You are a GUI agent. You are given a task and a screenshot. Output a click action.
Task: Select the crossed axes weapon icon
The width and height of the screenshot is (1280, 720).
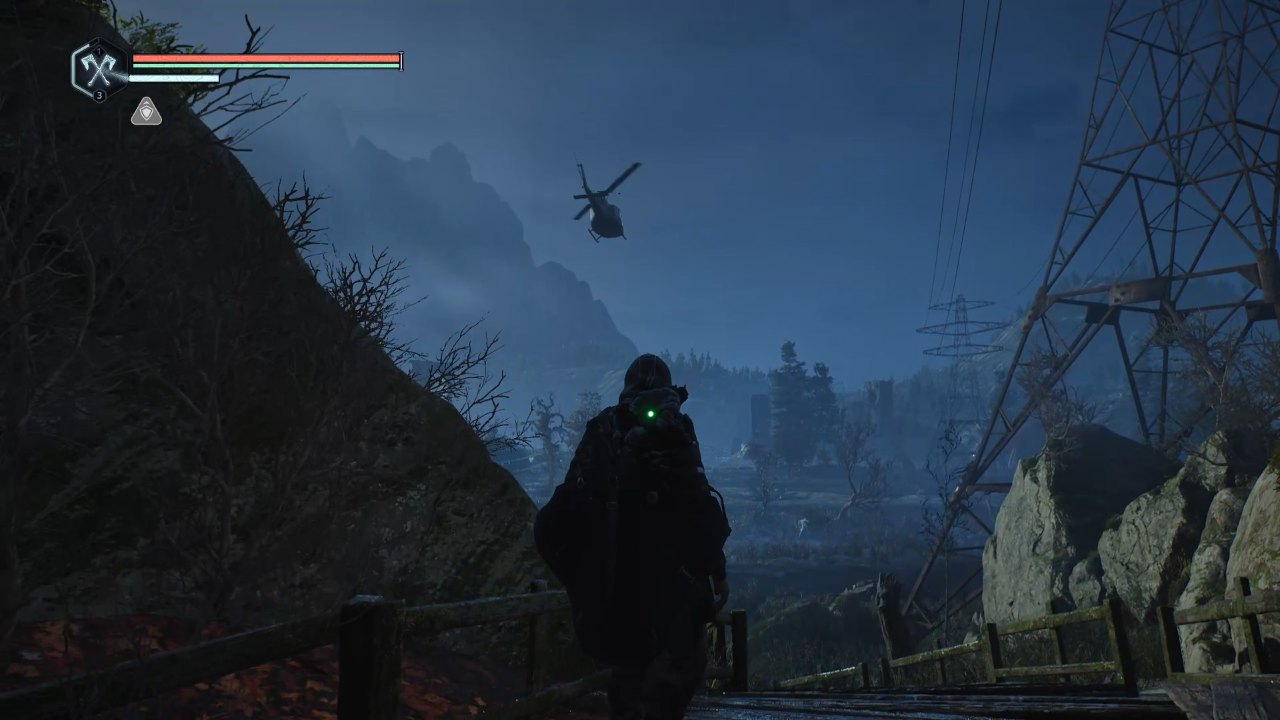coord(99,69)
